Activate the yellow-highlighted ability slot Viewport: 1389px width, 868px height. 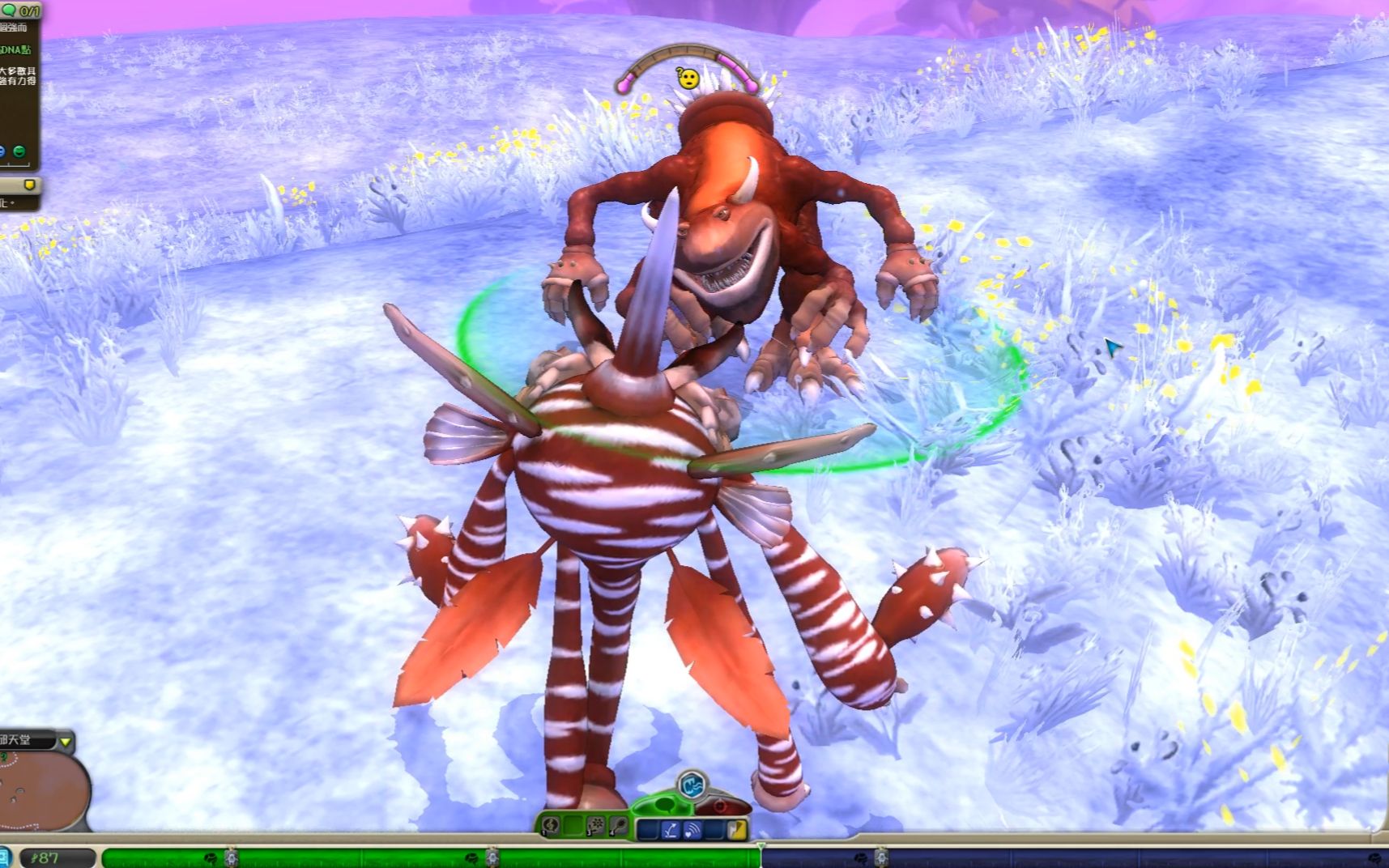737,830
